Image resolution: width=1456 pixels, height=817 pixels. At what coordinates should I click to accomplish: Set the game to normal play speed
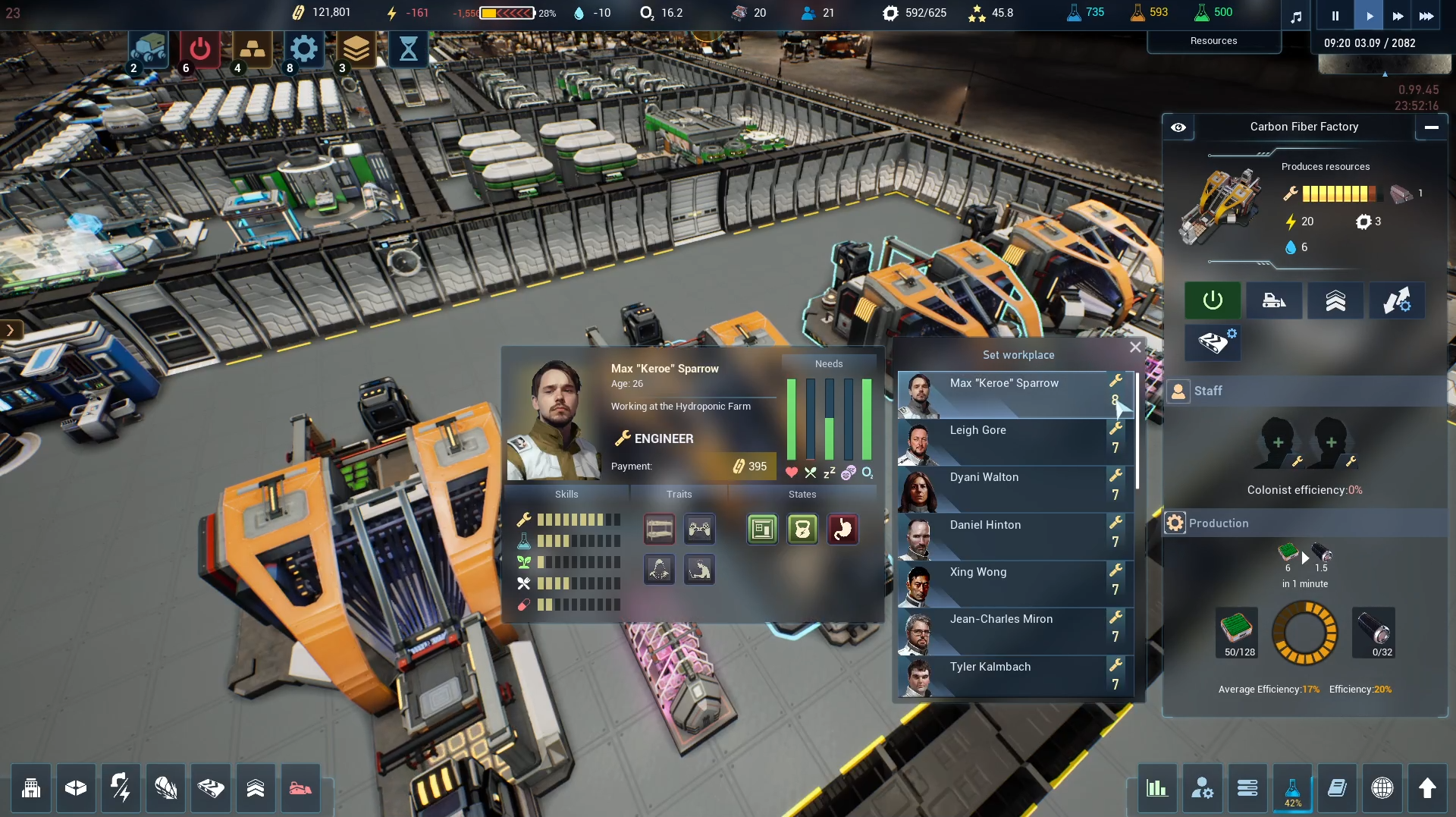point(1369,15)
